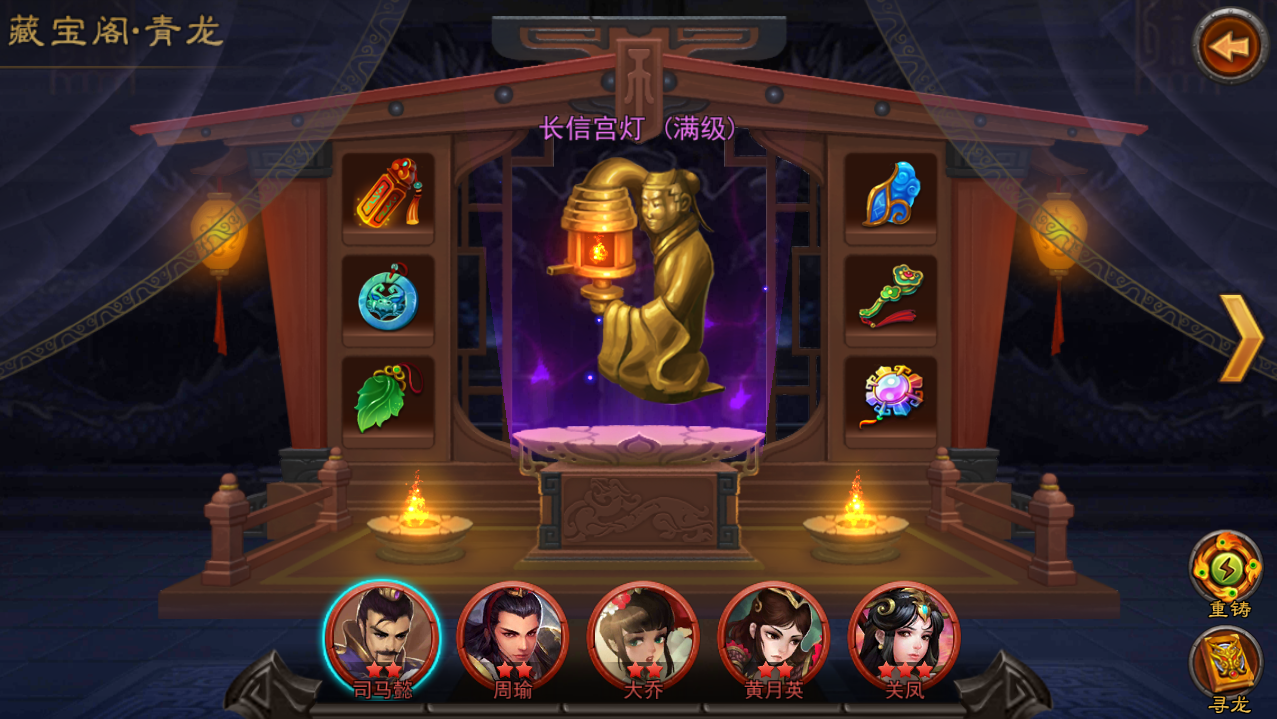Select the blue cloud-shaped jade treasure

891,194
